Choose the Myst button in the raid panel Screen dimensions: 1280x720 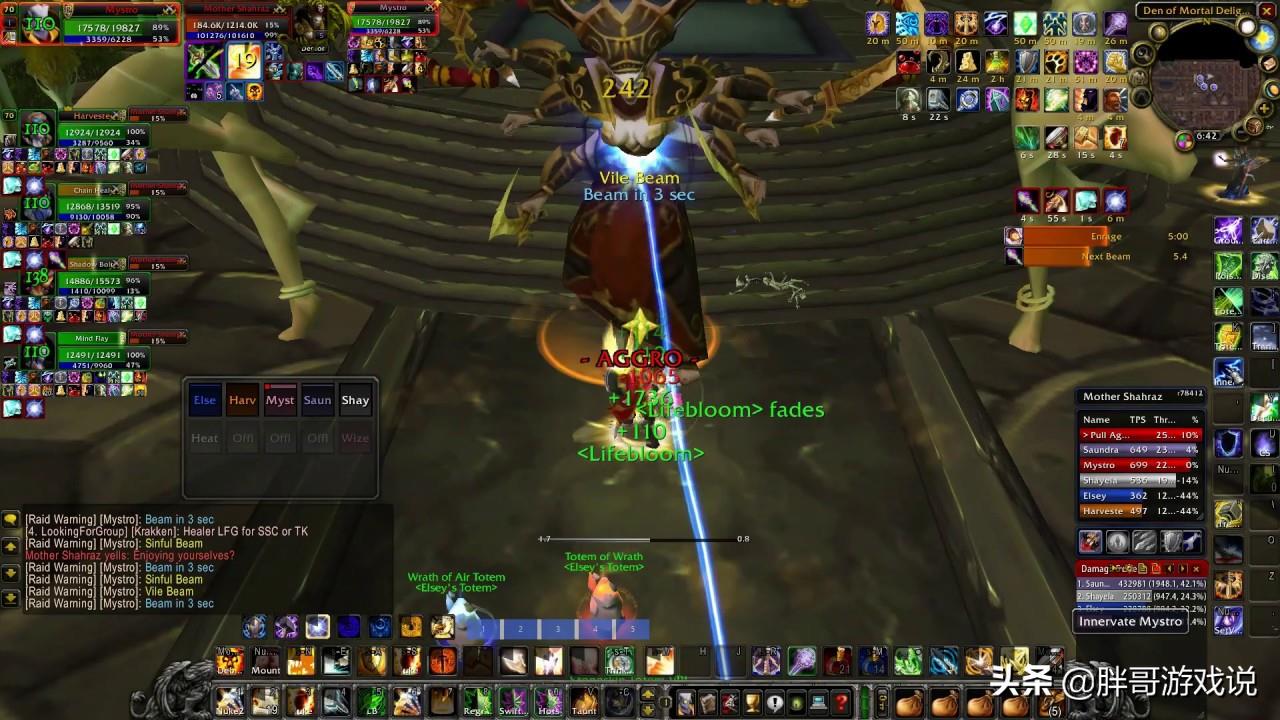point(280,400)
